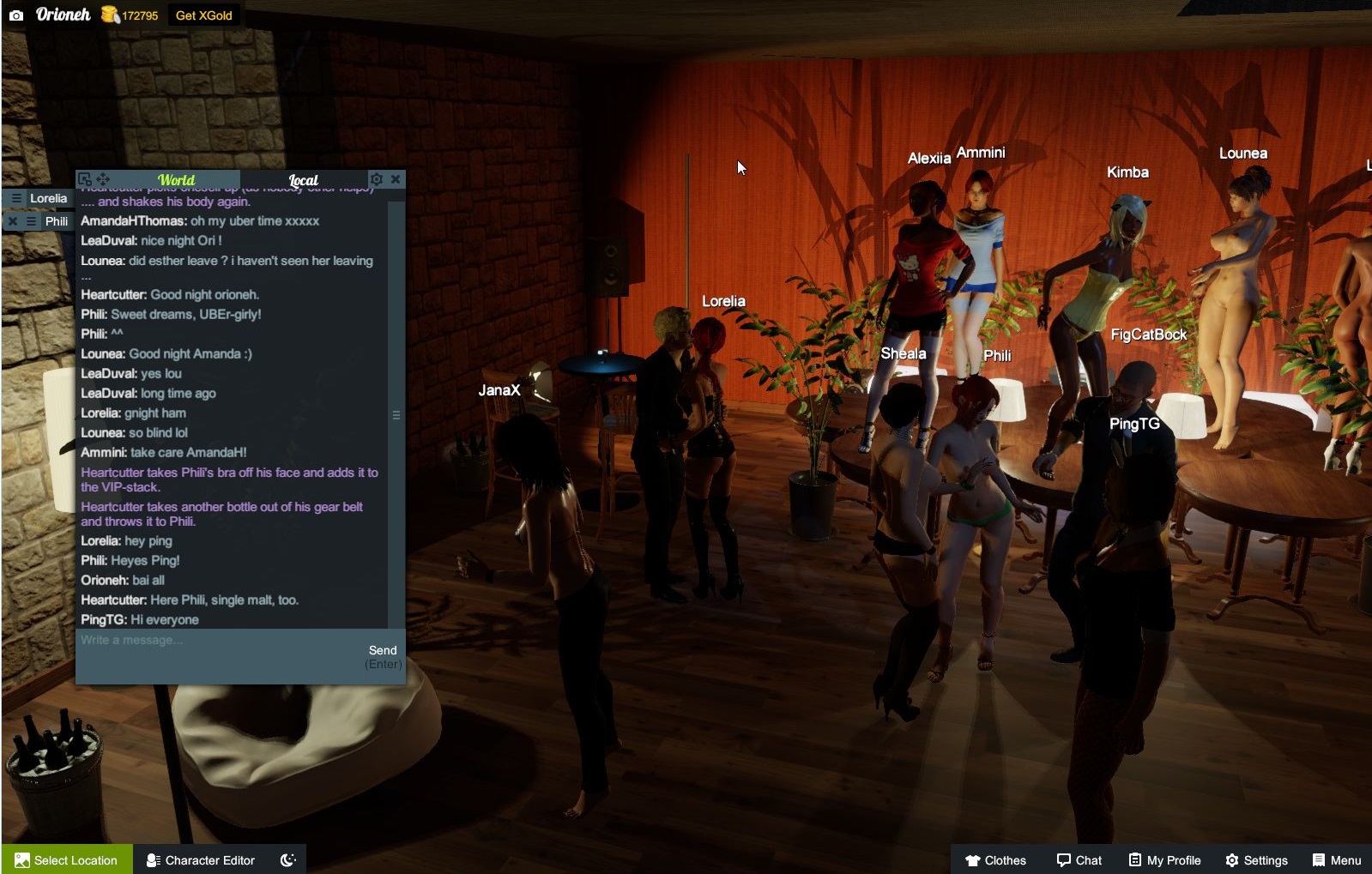Click the move handle of the chat window
1372x874 pixels.
click(x=104, y=178)
